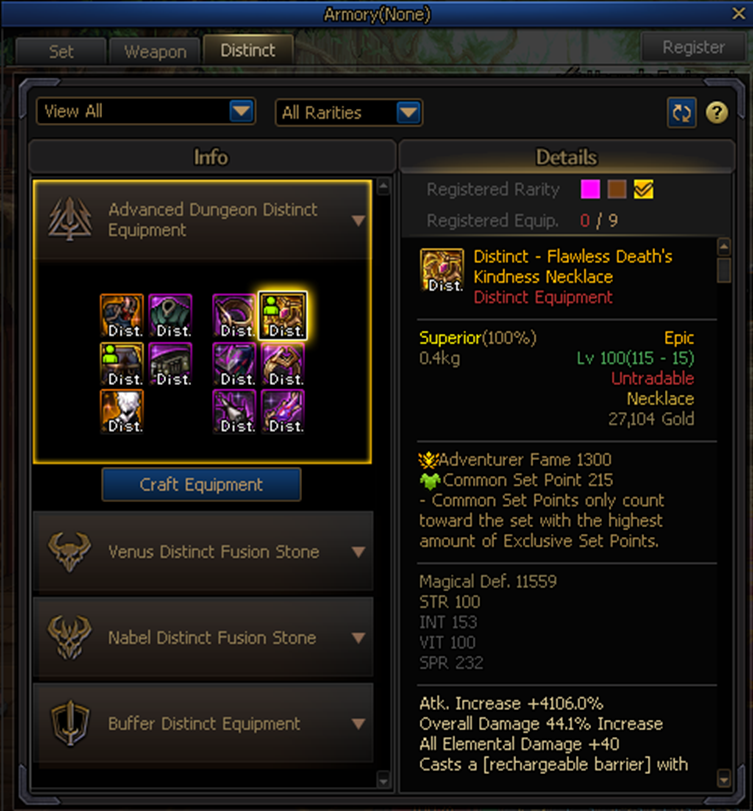The image size is (753, 811).
Task: Toggle the yellow checked rarity box
Action: click(x=643, y=190)
